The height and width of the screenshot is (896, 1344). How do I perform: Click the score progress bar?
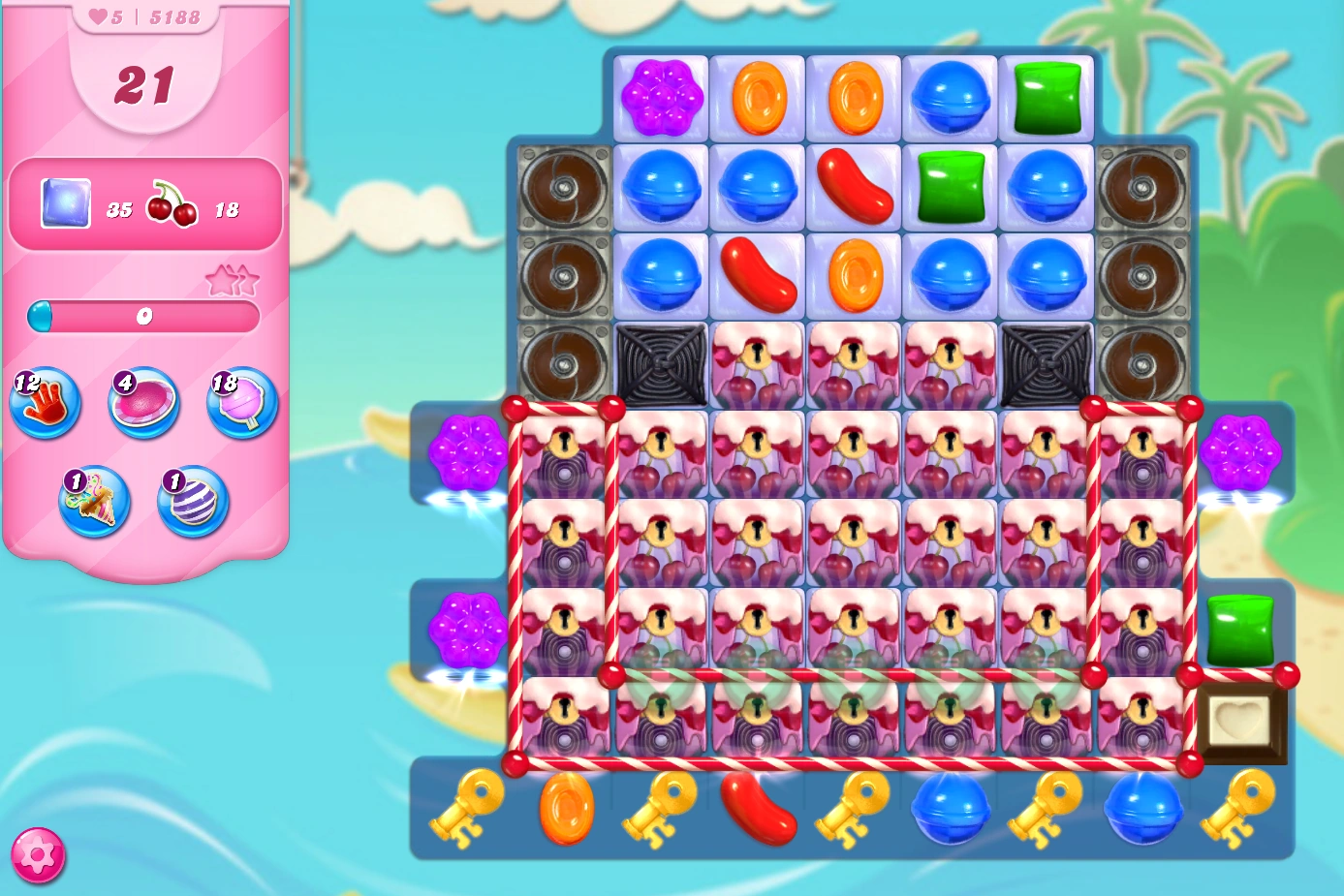click(x=143, y=316)
